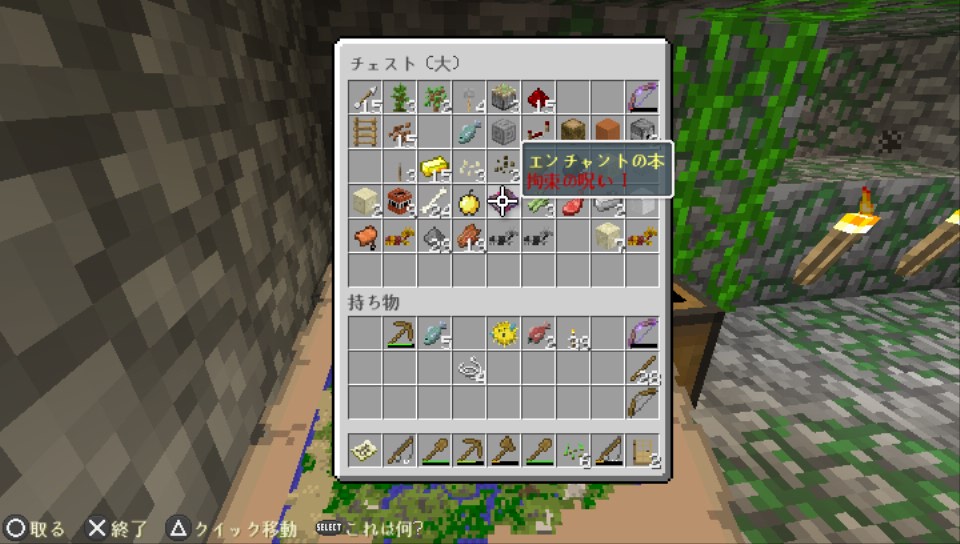Select the pufferfish in the inventory
Viewport: 960px width, 544px height.
pos(503,334)
